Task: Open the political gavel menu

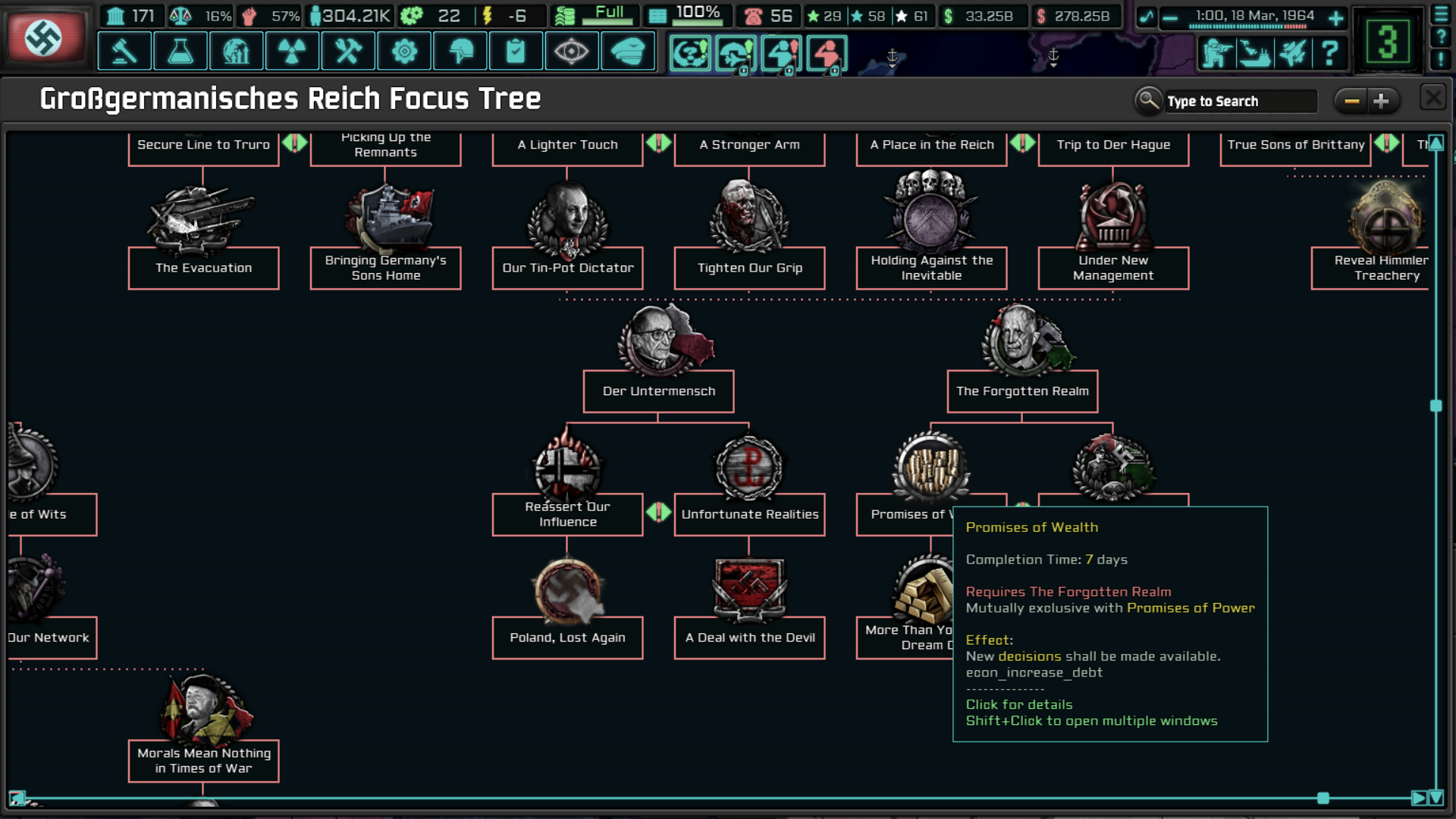Action: click(x=124, y=52)
